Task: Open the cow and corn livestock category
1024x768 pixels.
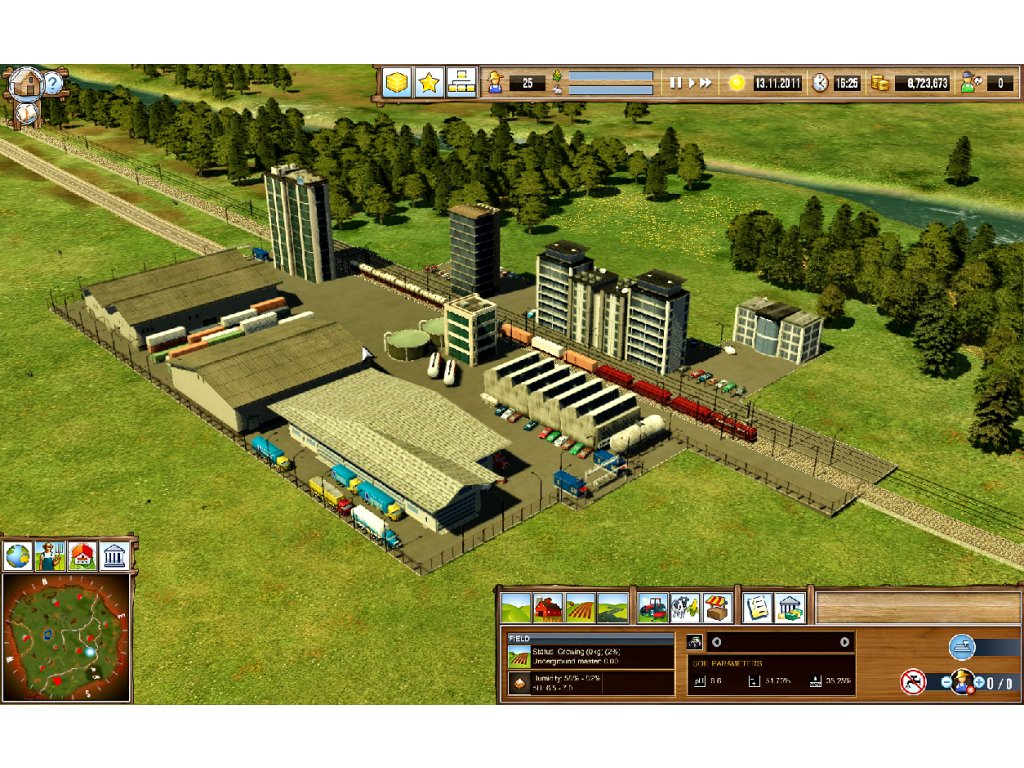Action: (x=684, y=607)
